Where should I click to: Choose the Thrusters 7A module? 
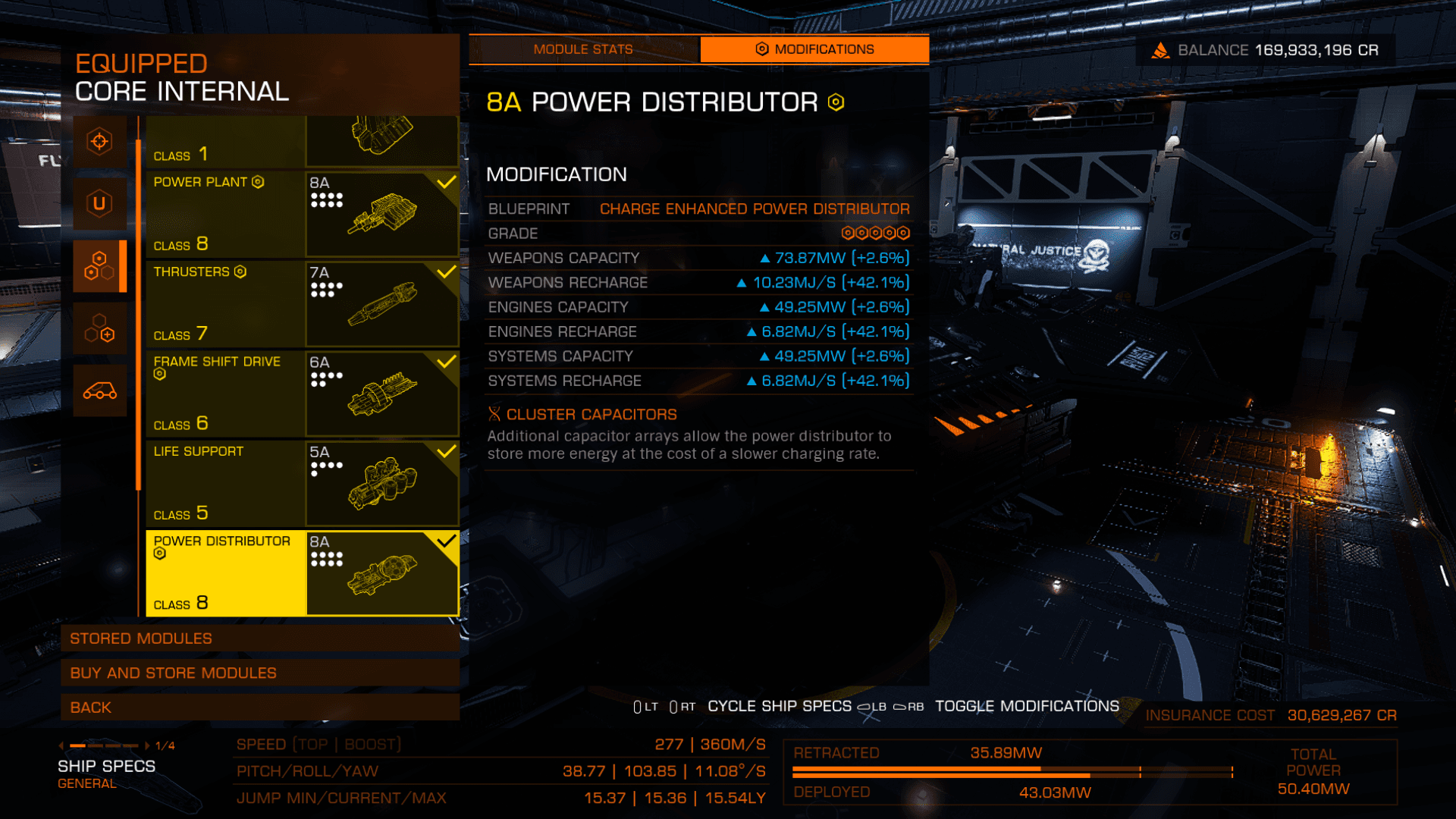pos(302,303)
